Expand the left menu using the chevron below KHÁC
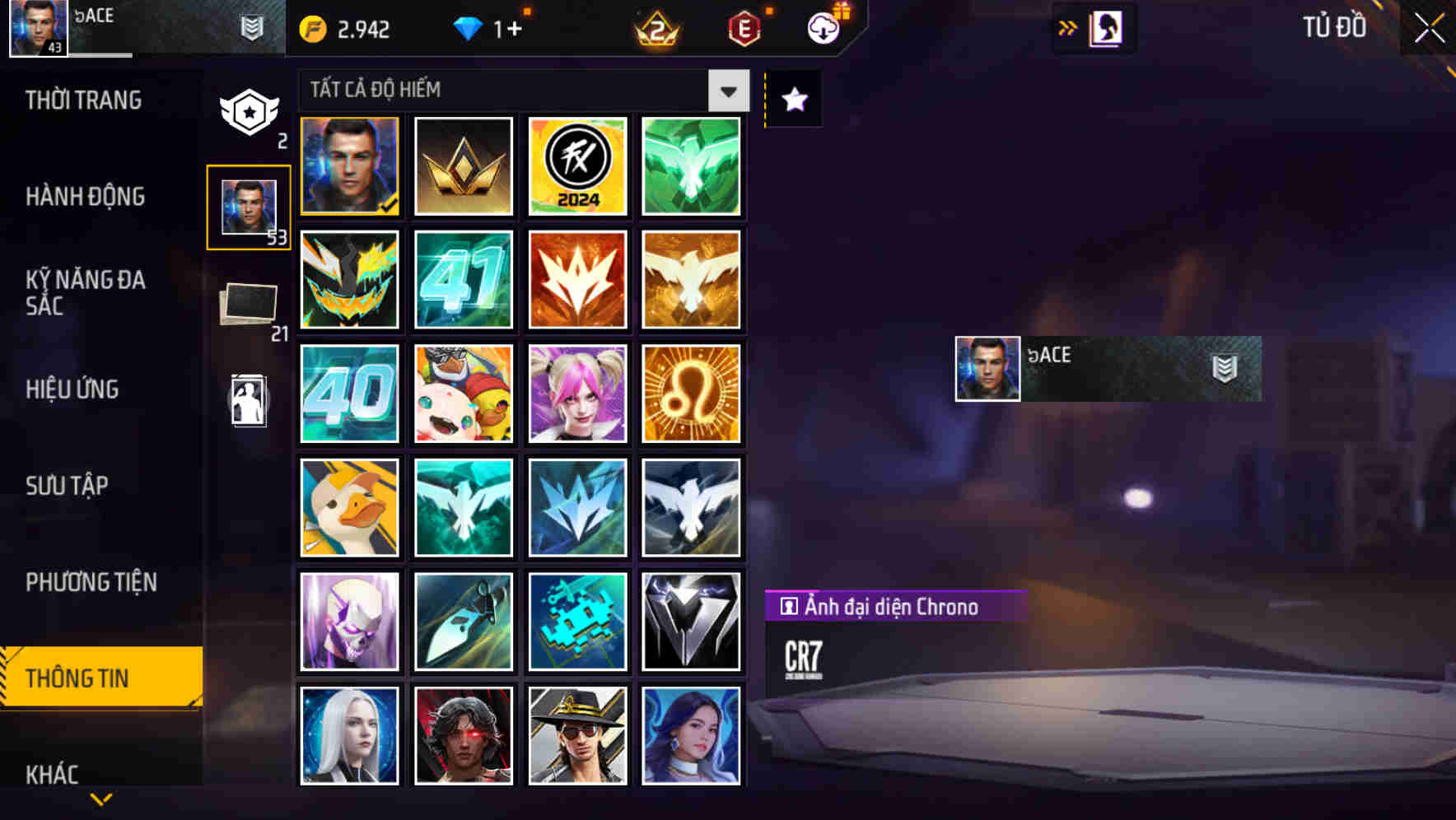Image resolution: width=1456 pixels, height=820 pixels. 101,799
